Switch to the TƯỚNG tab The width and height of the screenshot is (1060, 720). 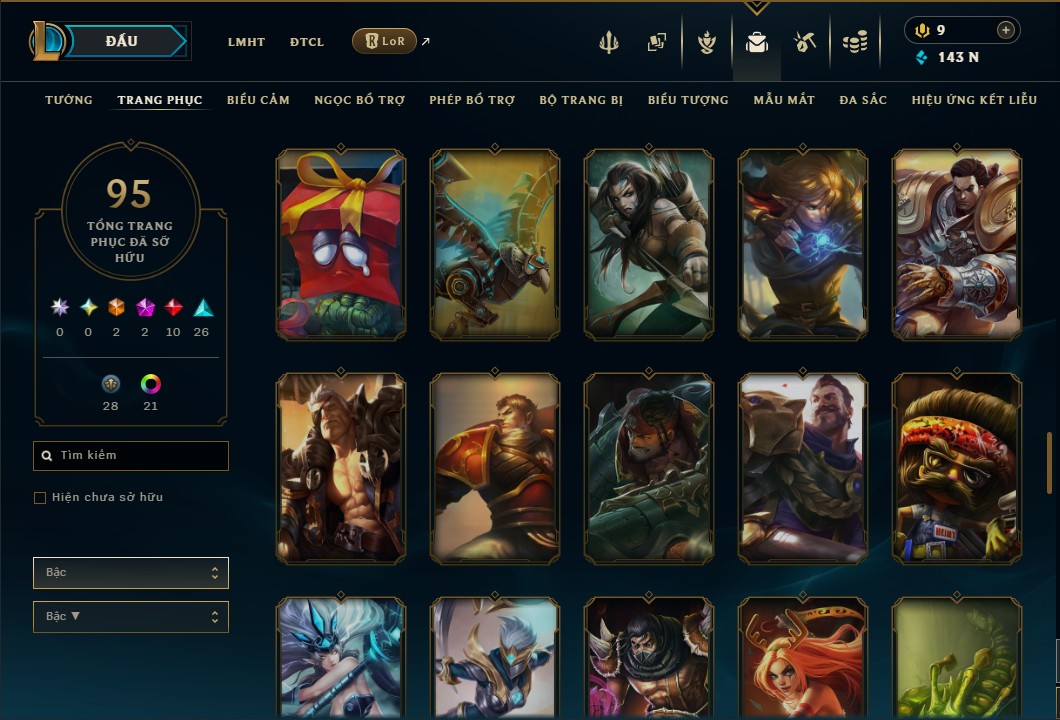tap(69, 100)
